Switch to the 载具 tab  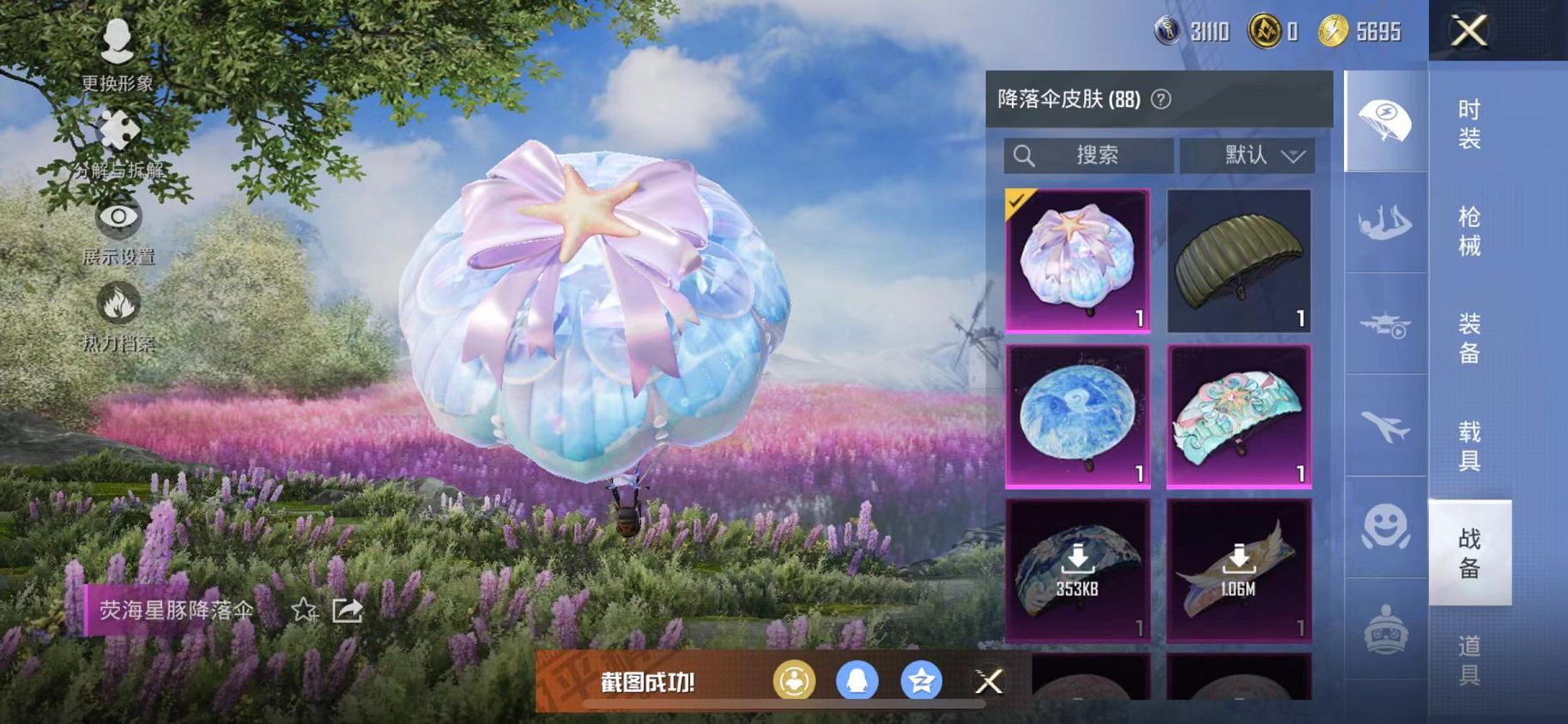click(x=1469, y=442)
